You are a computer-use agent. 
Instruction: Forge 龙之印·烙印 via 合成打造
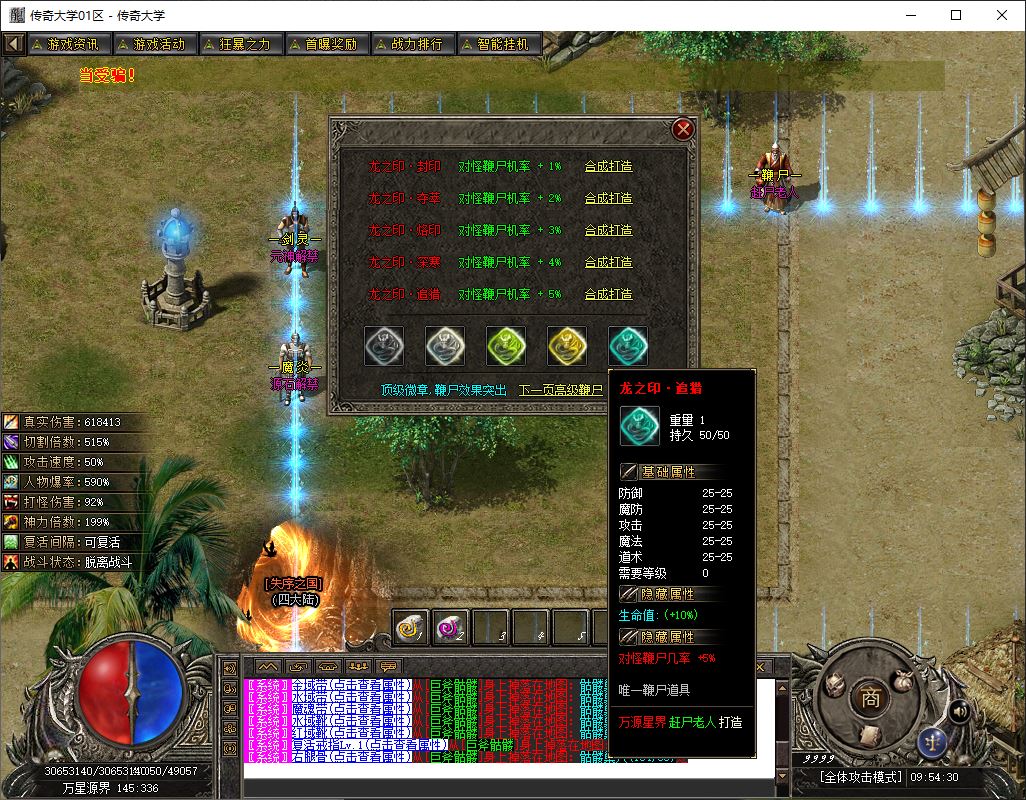coord(608,230)
